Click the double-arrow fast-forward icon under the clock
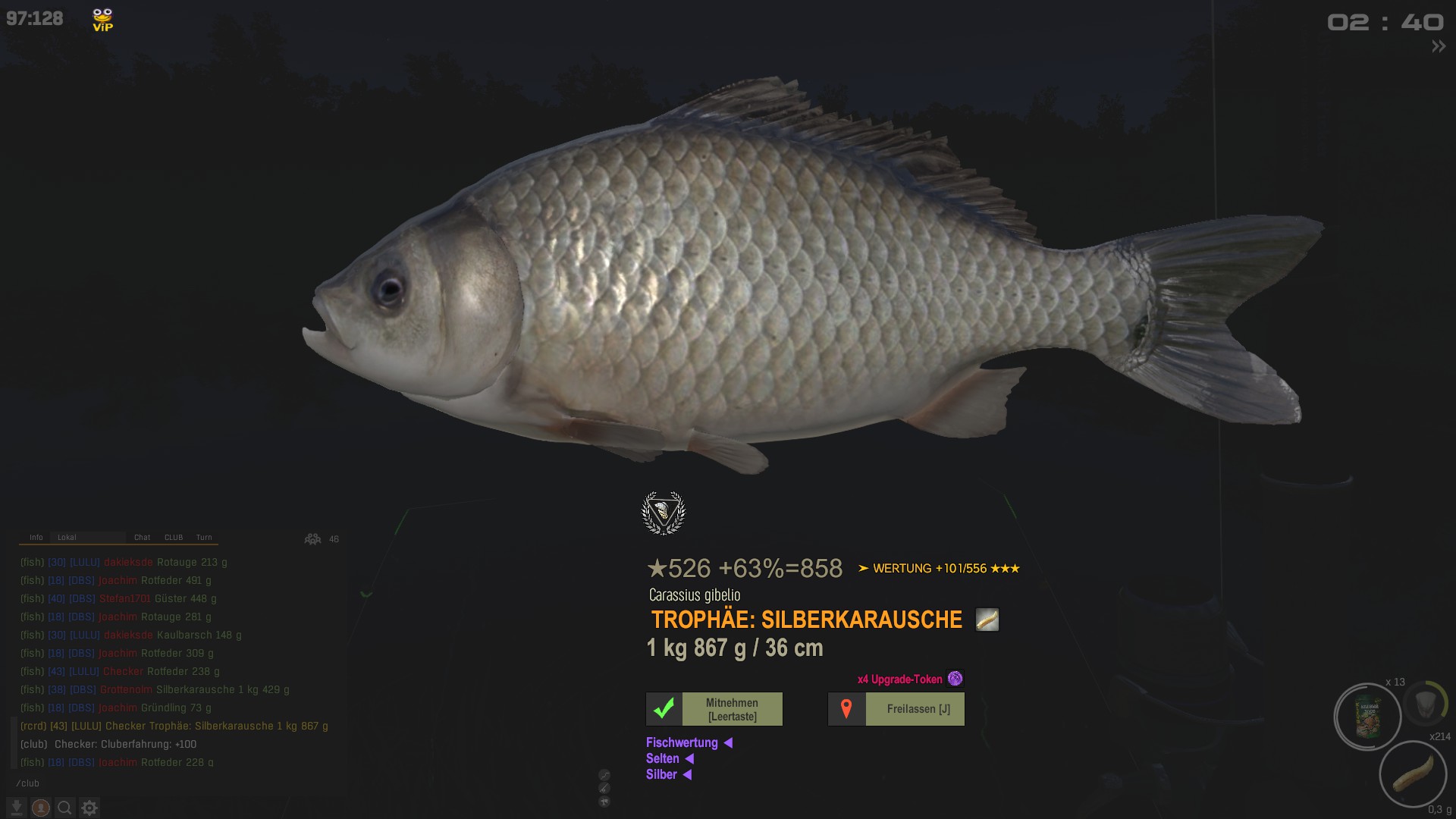The width and height of the screenshot is (1456, 819). [1438, 46]
